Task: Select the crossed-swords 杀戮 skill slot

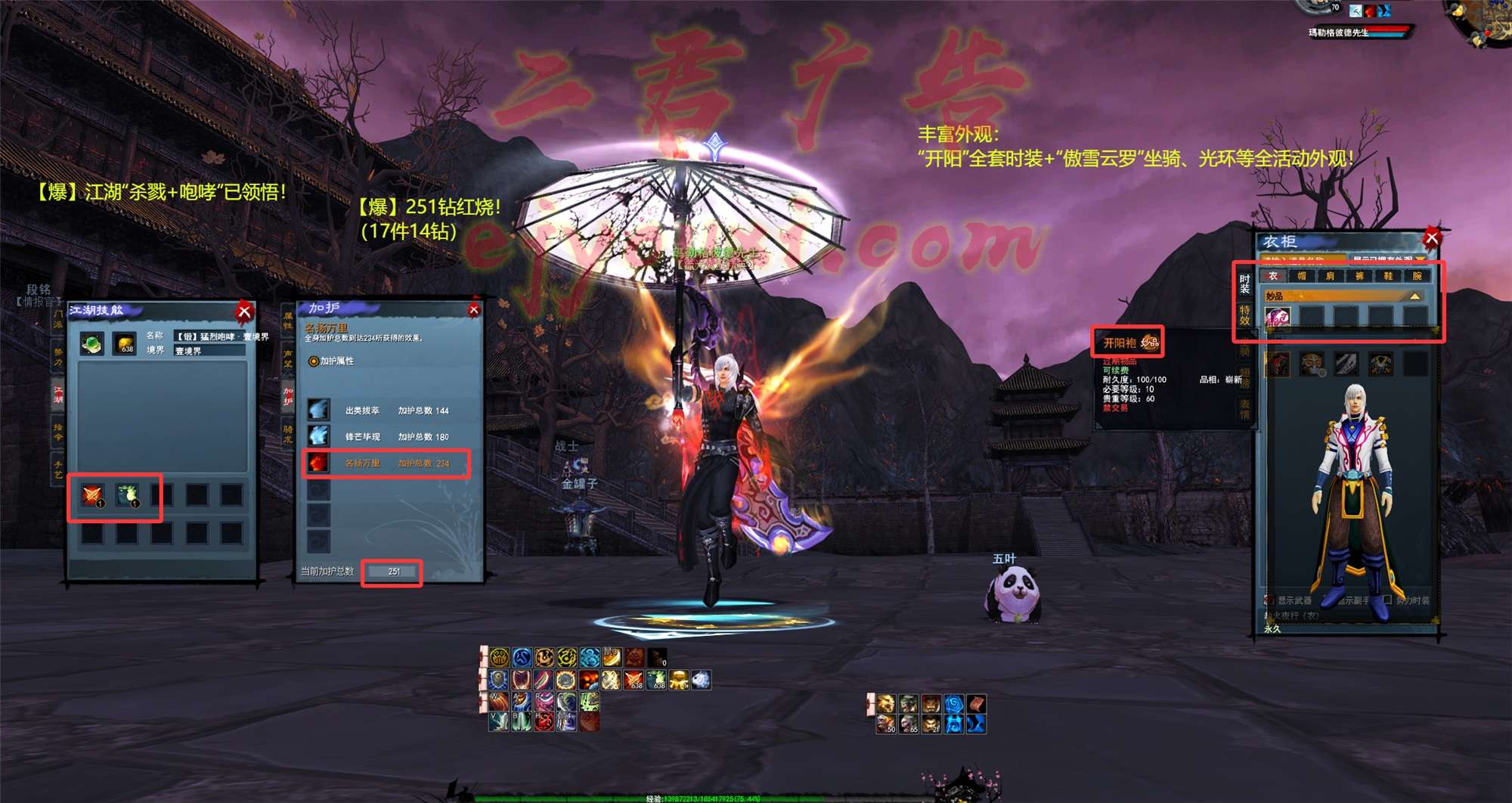Action: tap(93, 496)
